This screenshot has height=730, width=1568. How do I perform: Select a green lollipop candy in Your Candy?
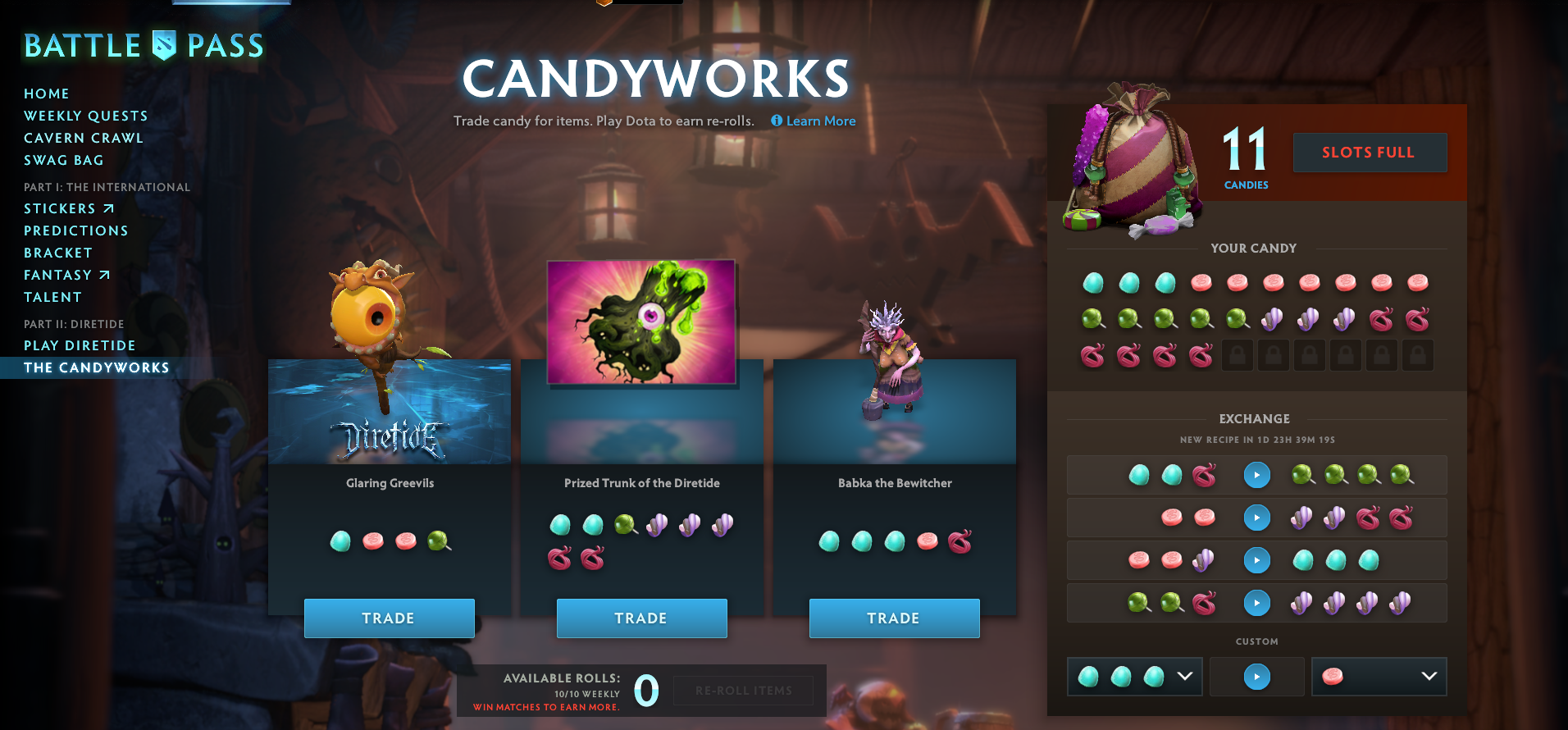tap(1092, 318)
